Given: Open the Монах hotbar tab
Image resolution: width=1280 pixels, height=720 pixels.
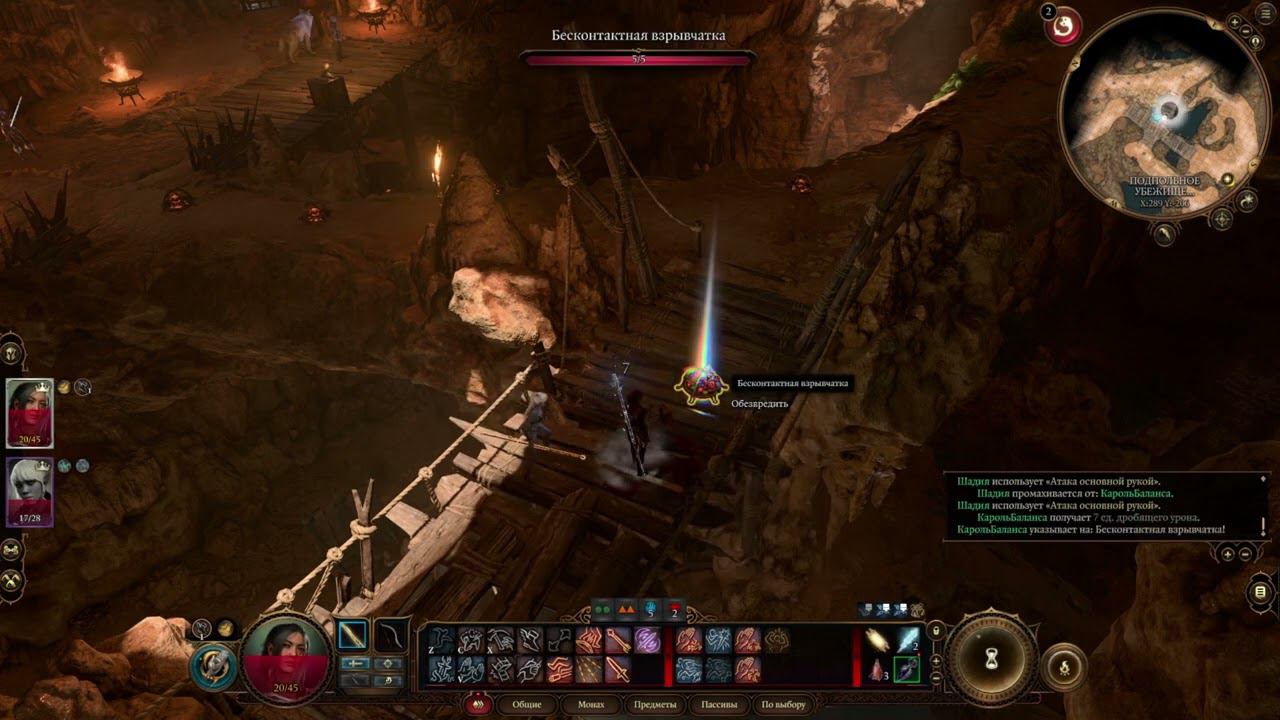Looking at the screenshot, I should pos(591,705).
